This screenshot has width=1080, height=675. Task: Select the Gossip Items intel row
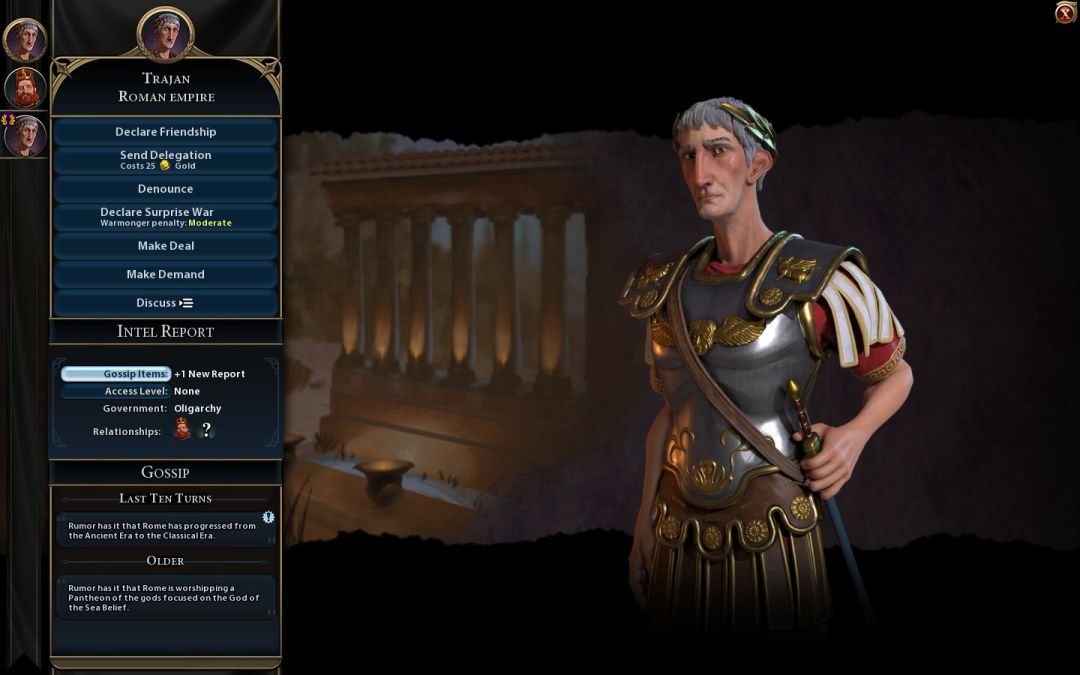(x=116, y=374)
